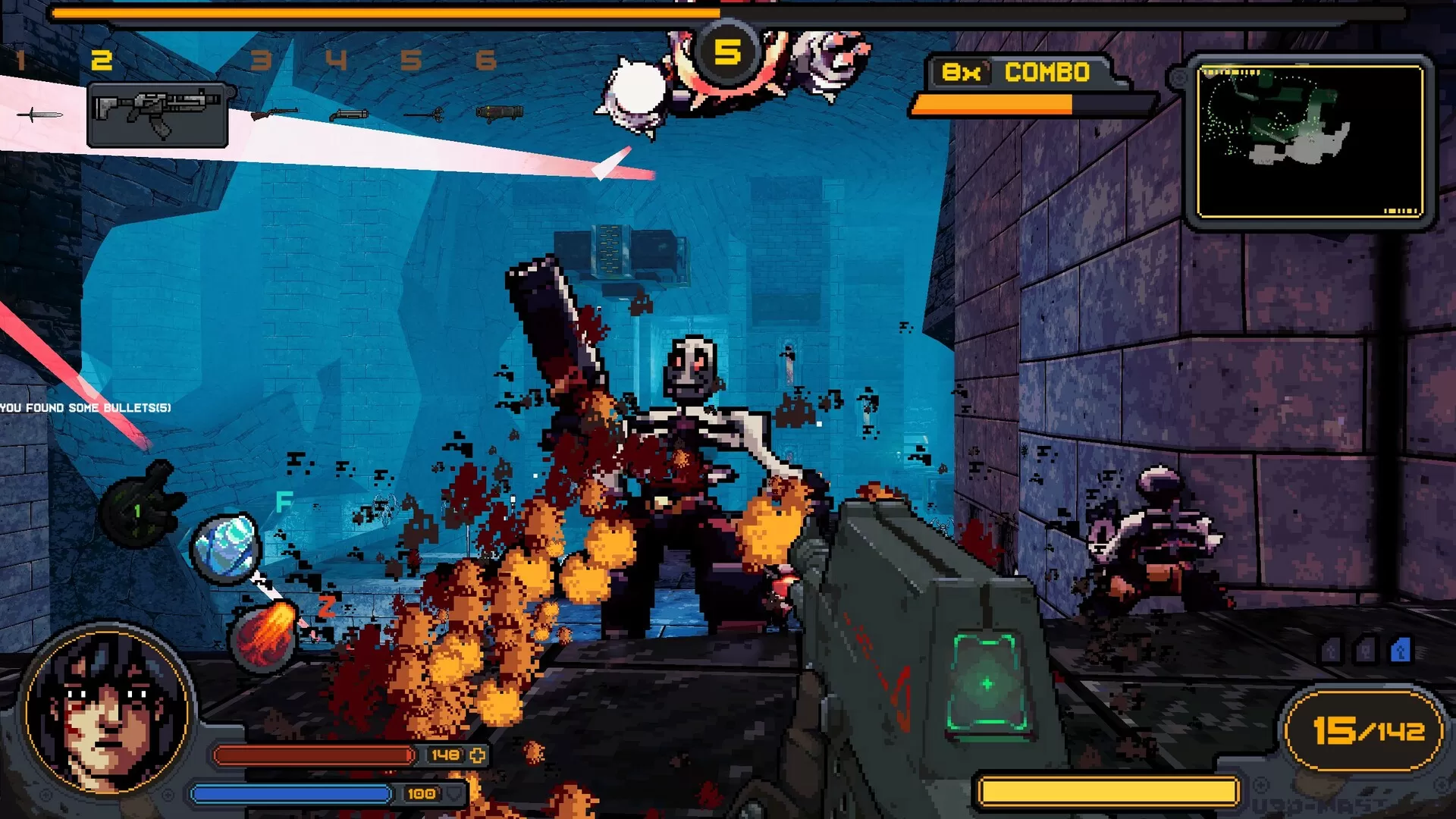Screen dimensions: 1456x819
Task: Select the shotgun in weapon slot 4
Action: (349, 114)
